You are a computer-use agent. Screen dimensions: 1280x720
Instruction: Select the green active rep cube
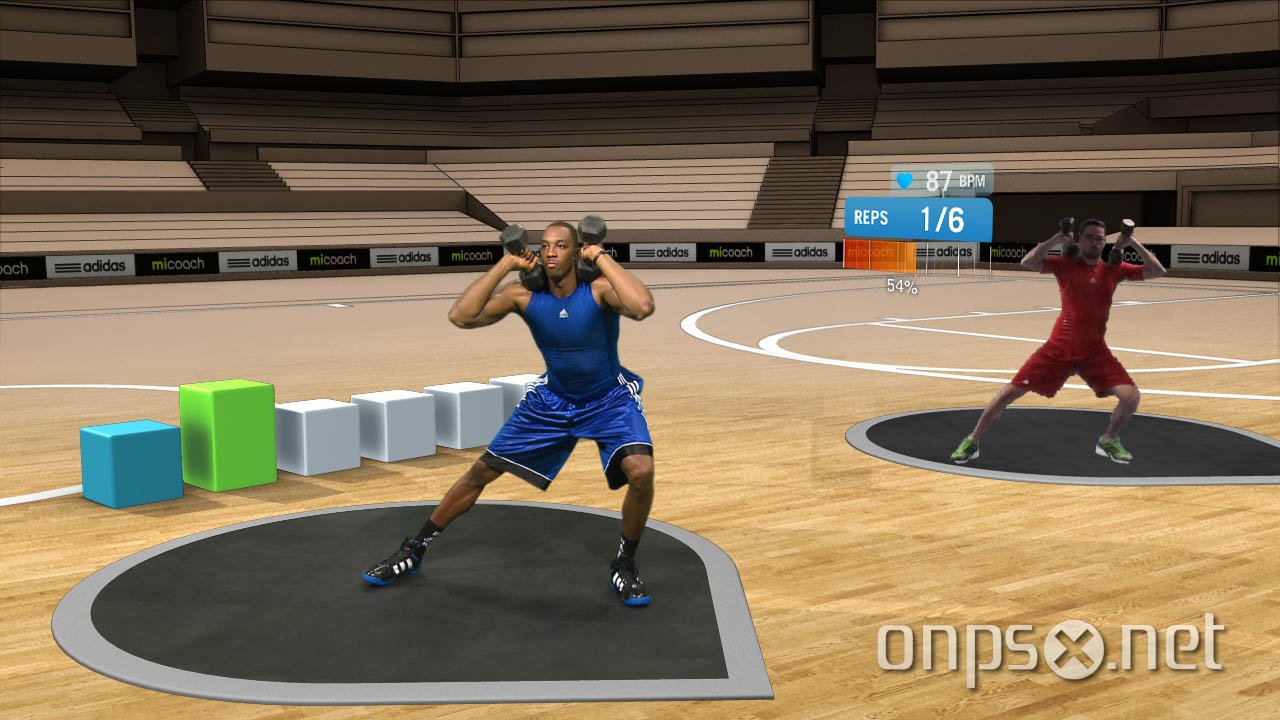click(x=228, y=437)
